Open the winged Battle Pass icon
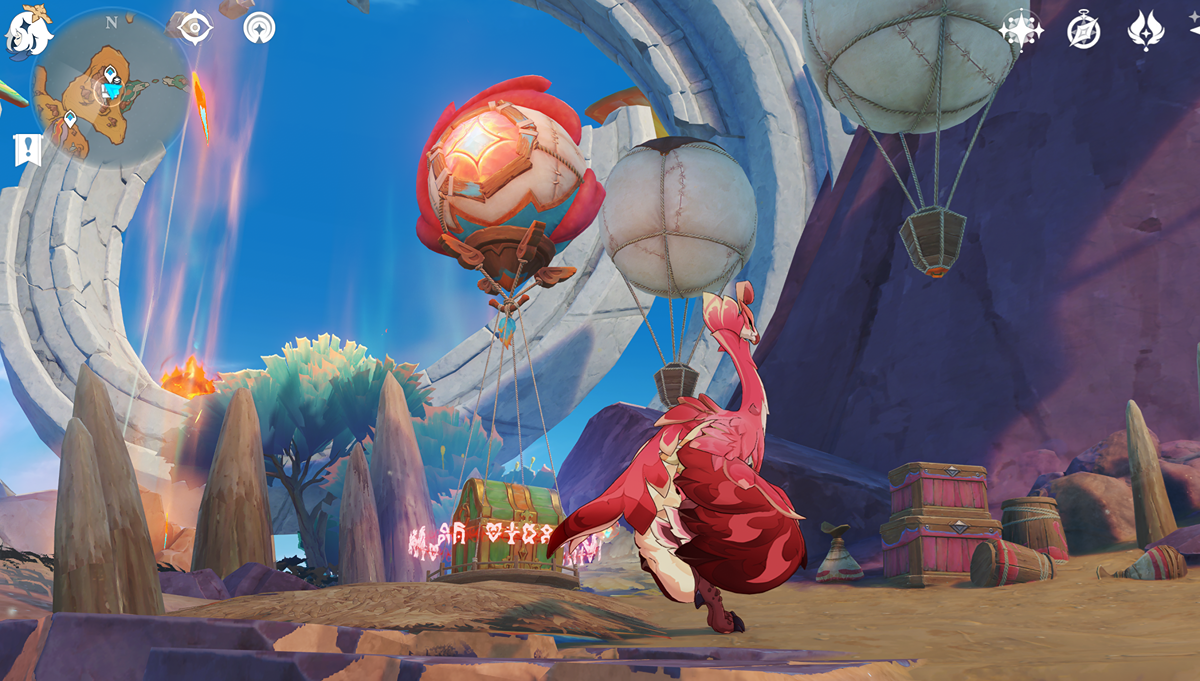Screen dimensions: 1200x681 (x=1146, y=30)
